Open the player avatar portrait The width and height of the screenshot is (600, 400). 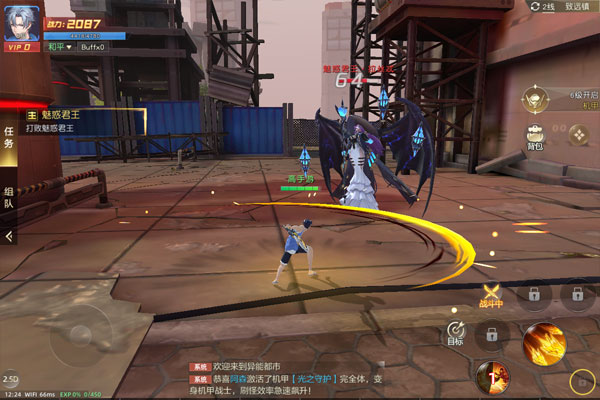click(x=20, y=24)
